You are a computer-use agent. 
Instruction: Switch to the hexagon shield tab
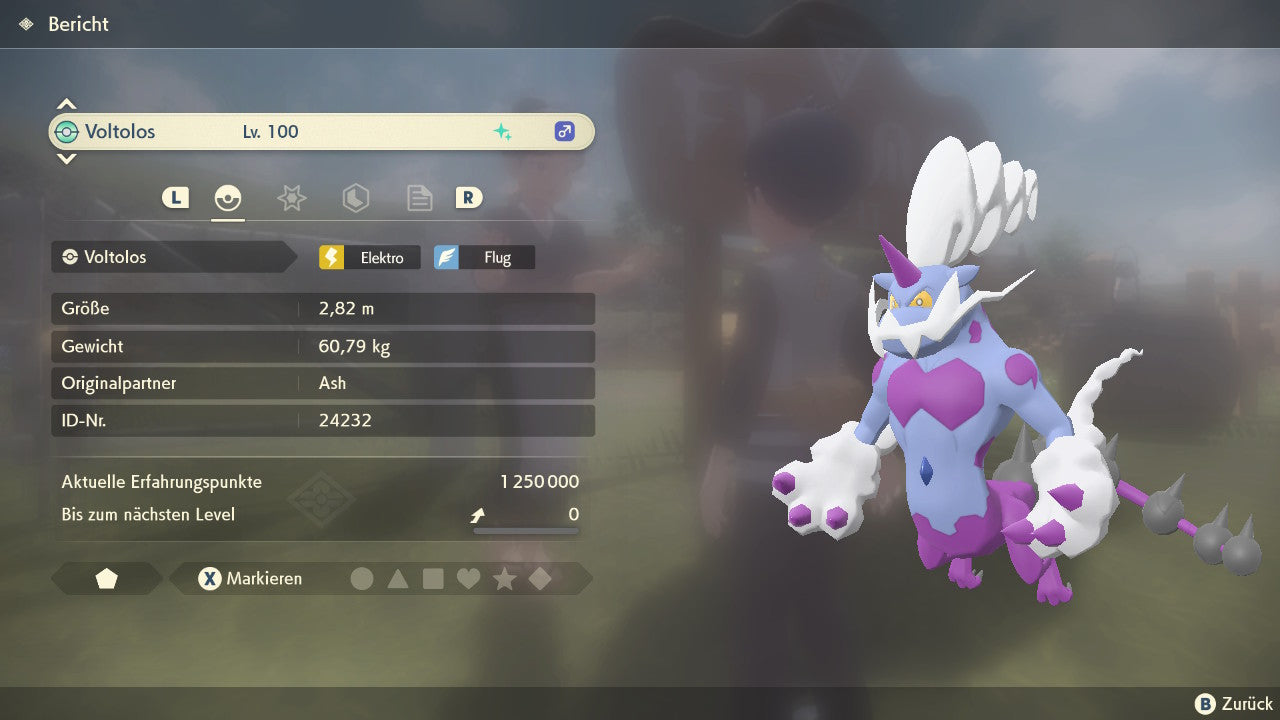pos(355,198)
